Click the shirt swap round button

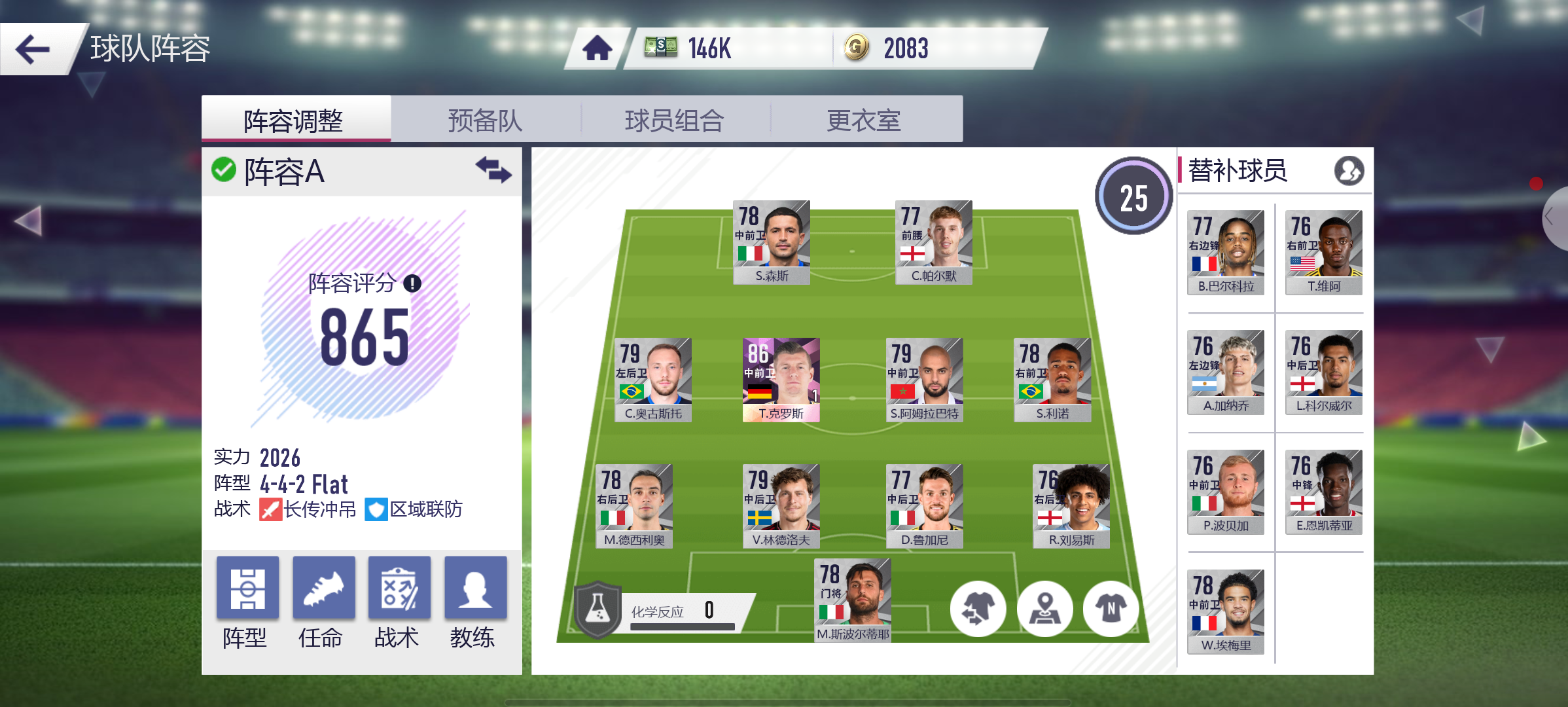(x=978, y=609)
